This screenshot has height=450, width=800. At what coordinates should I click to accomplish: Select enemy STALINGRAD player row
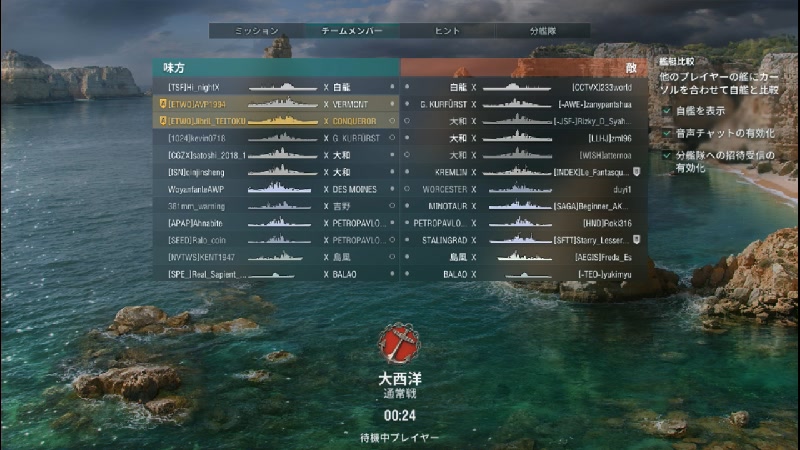point(525,239)
